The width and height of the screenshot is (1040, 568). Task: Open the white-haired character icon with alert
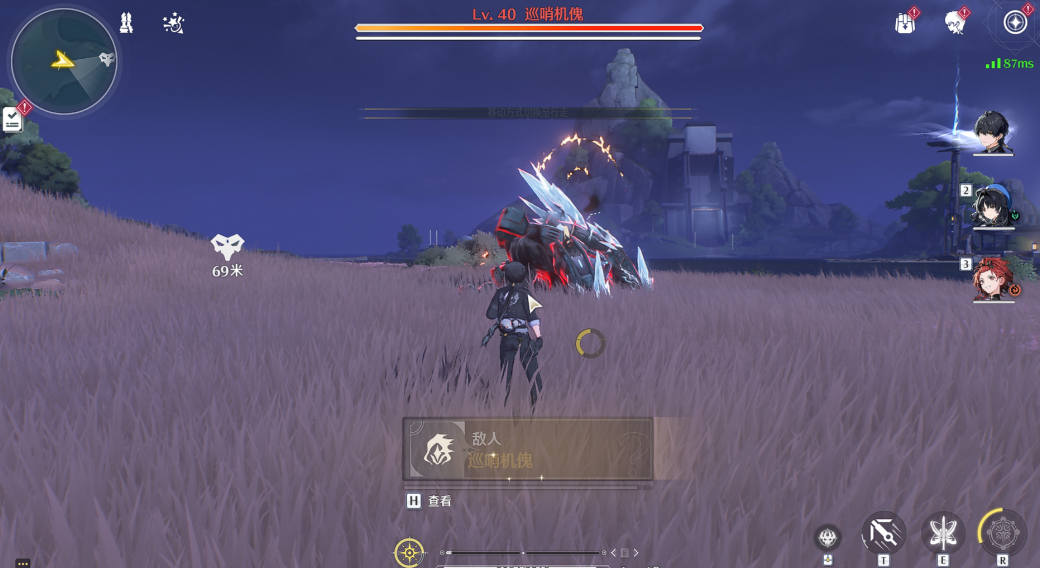(955, 23)
